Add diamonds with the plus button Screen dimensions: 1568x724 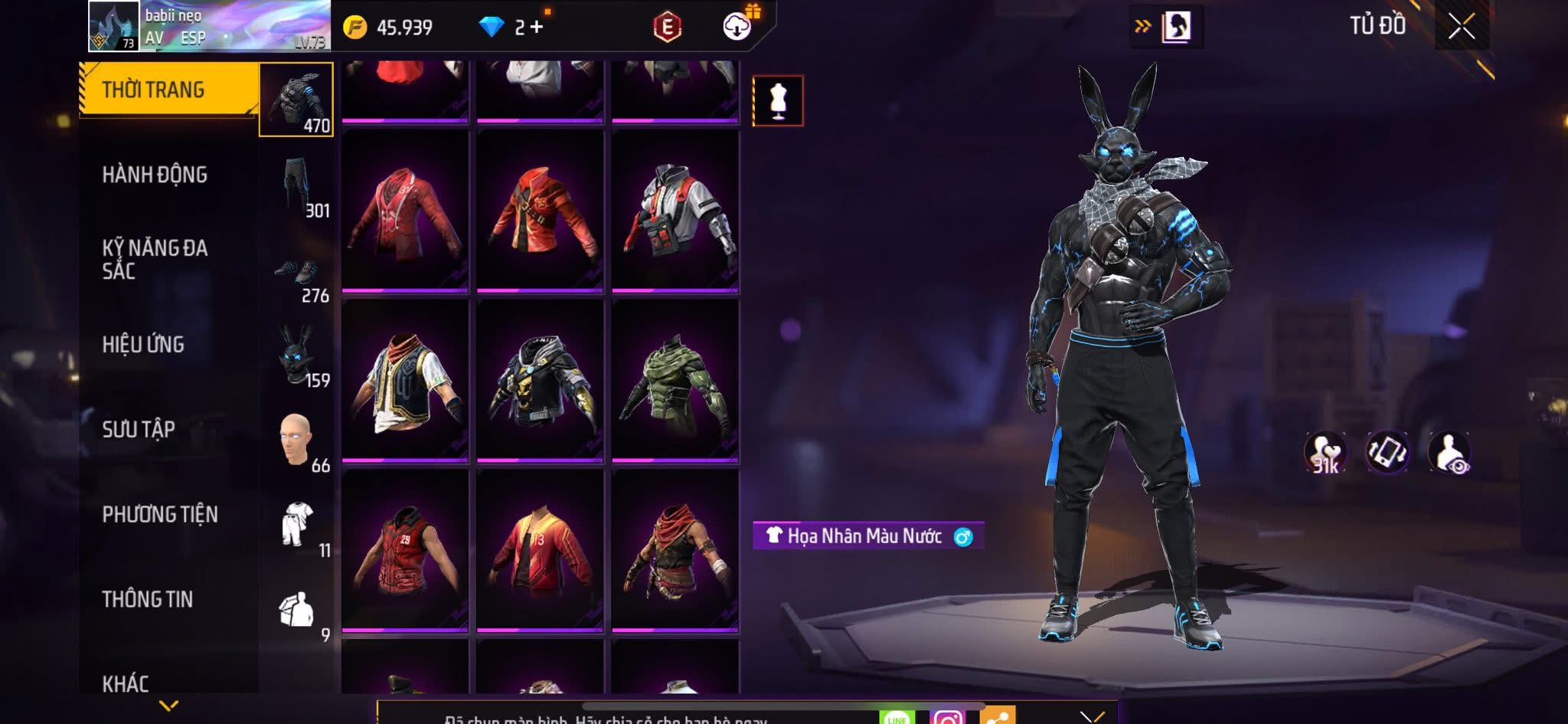click(537, 28)
